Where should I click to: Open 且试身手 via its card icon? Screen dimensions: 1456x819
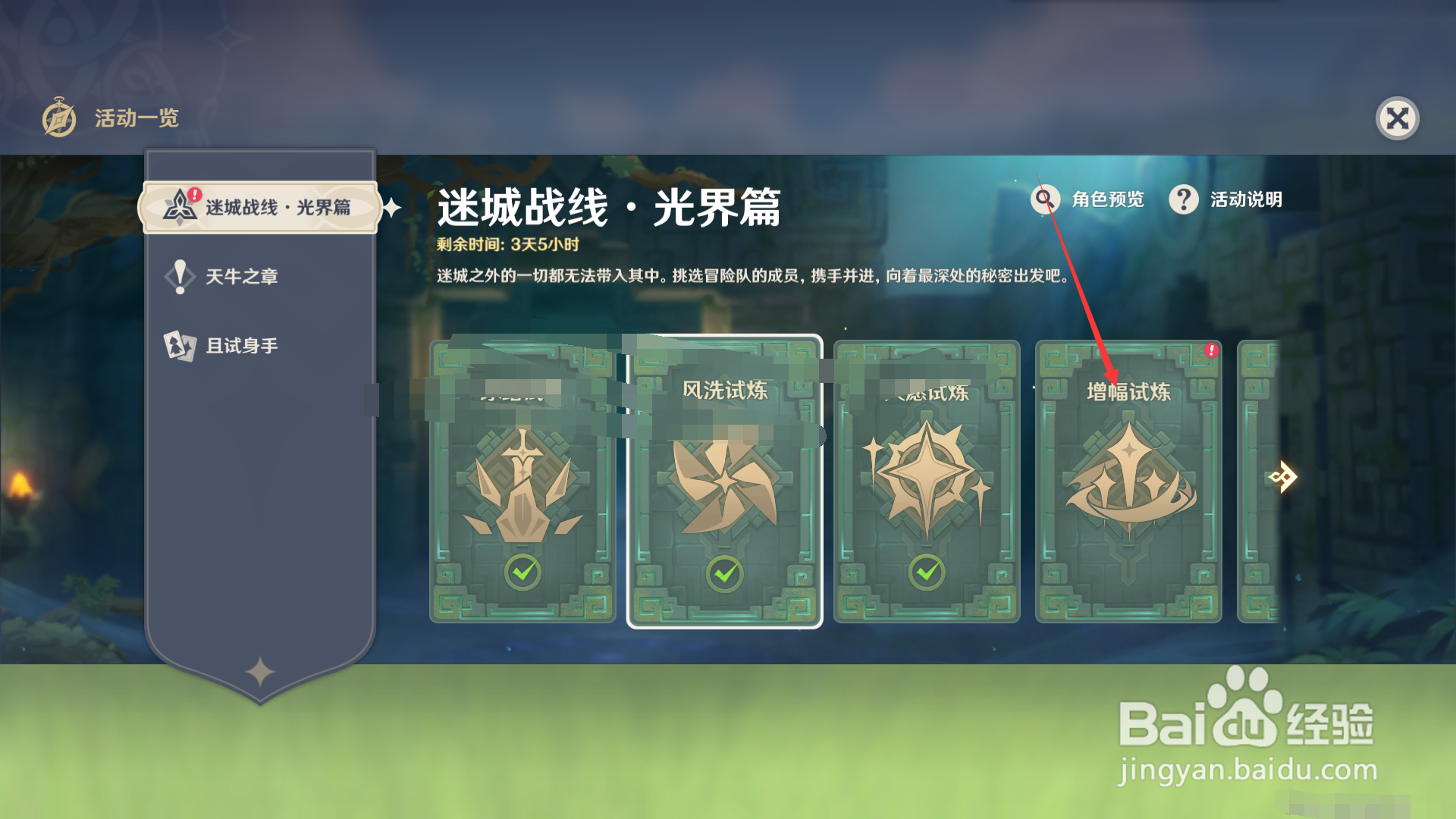179,345
